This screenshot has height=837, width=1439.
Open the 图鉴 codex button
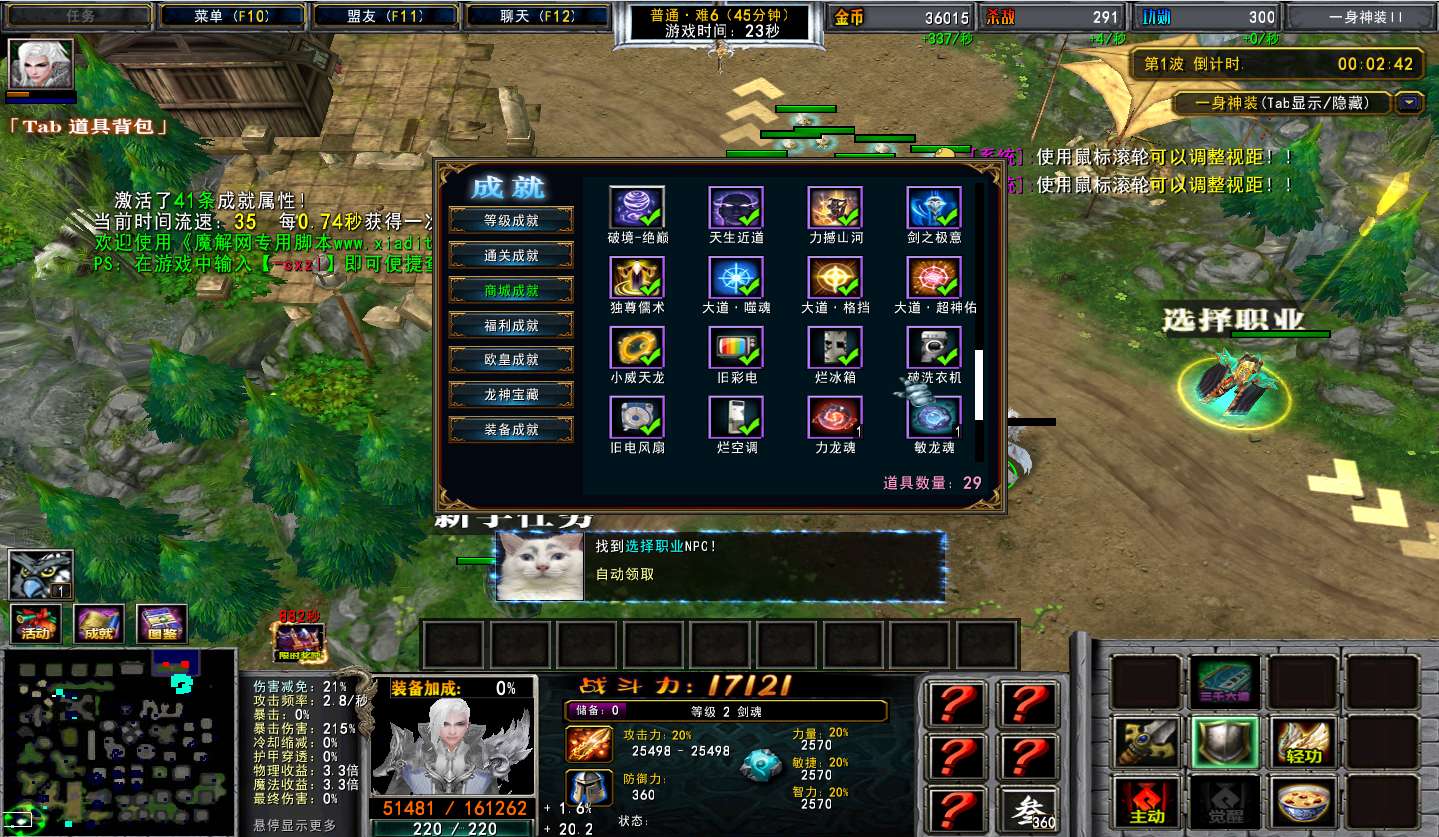(x=162, y=624)
